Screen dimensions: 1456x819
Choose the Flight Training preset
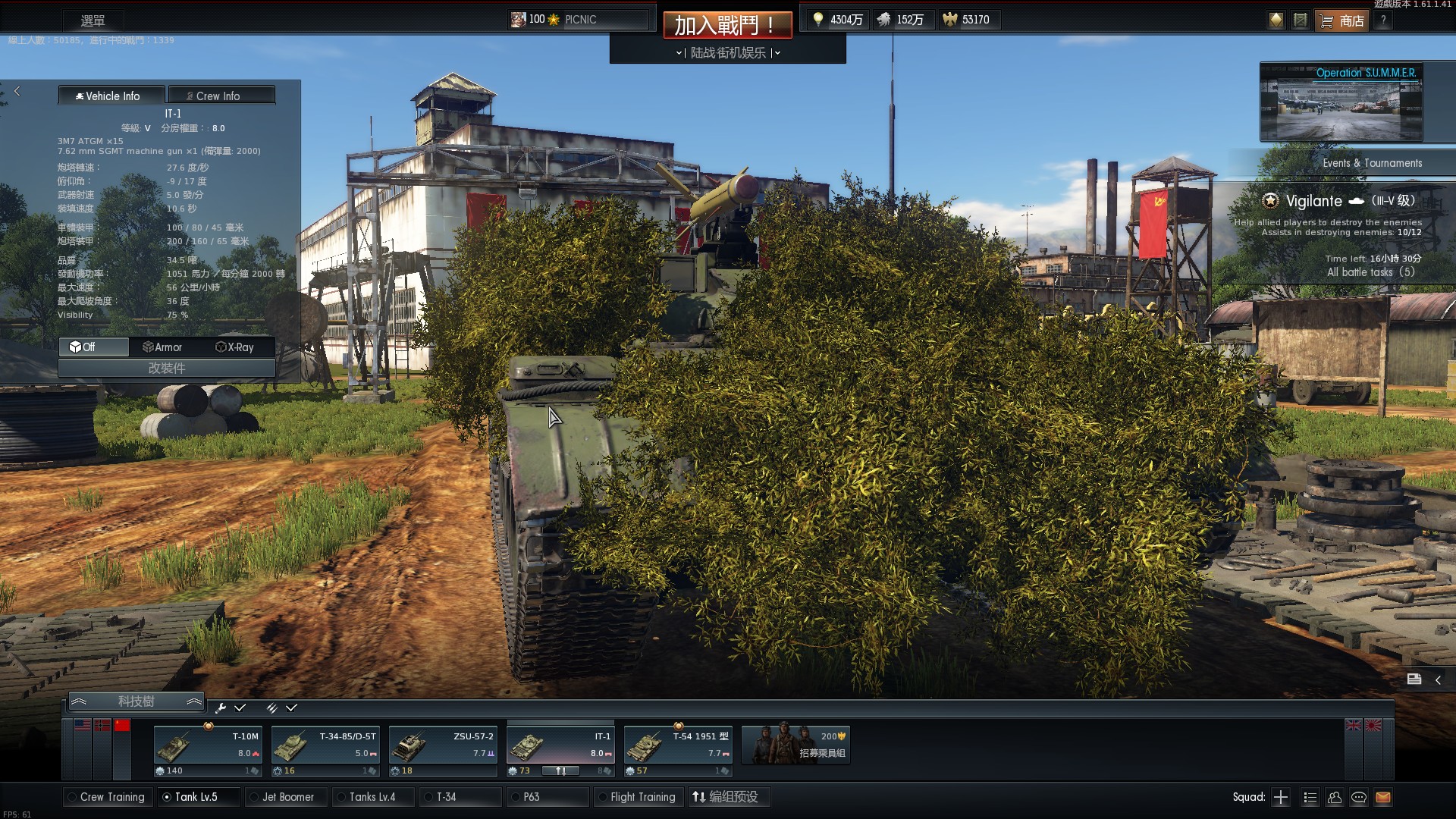pos(642,797)
